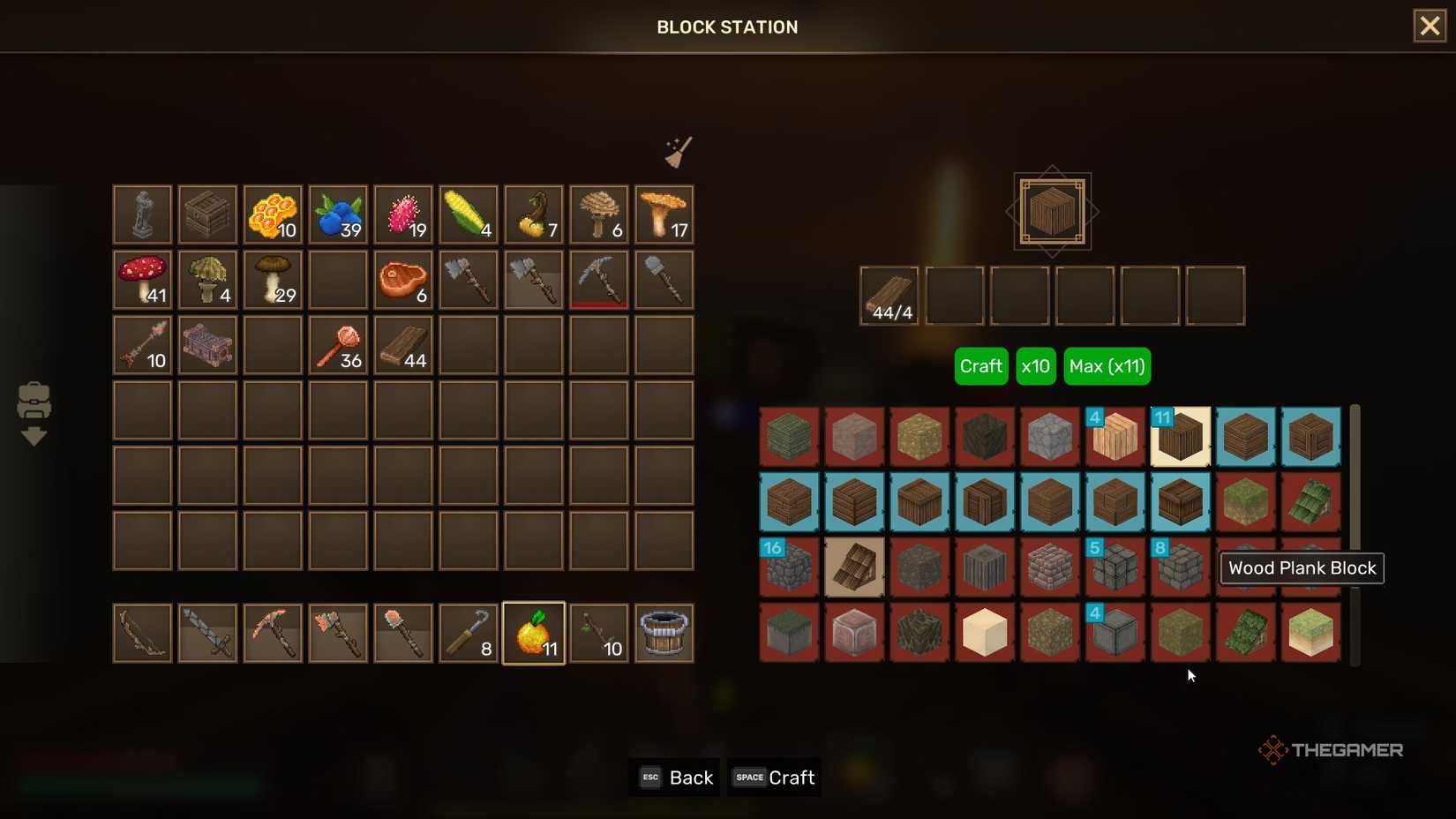Image resolution: width=1456 pixels, height=819 pixels.
Task: Select the cobblestone block recipe showing 16
Action: point(788,567)
